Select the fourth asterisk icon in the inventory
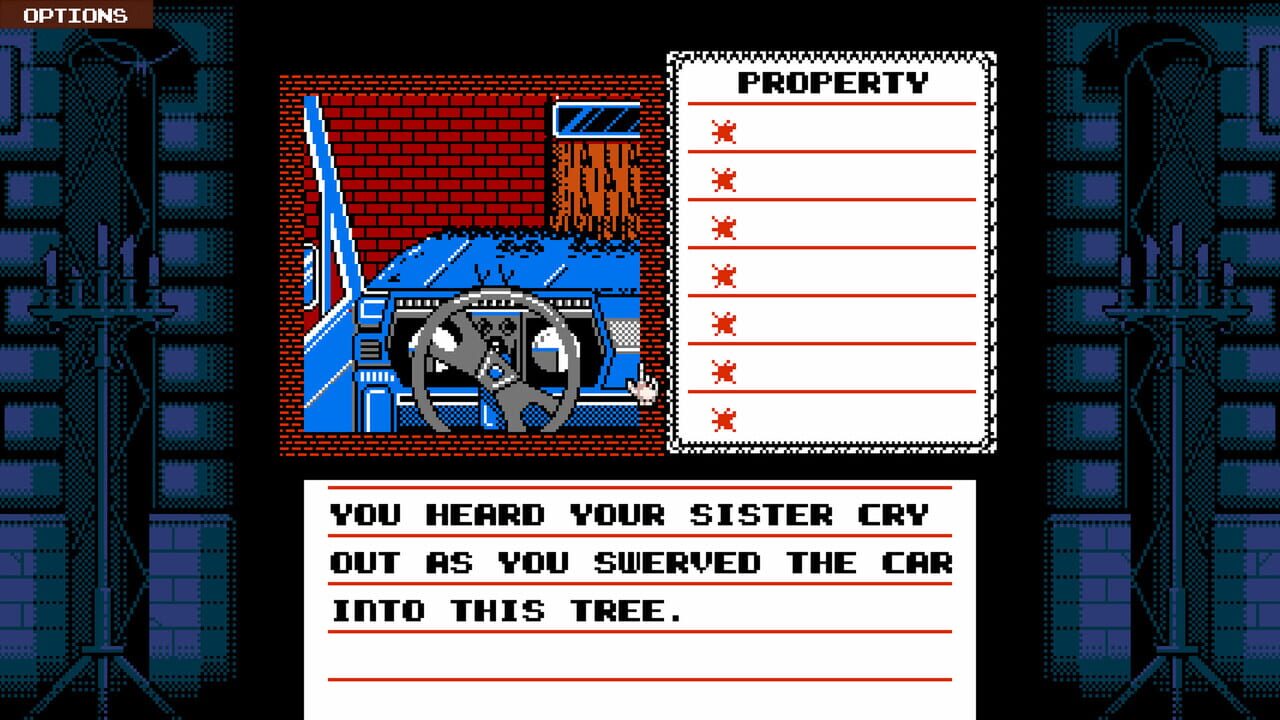1280x720 pixels. click(722, 271)
